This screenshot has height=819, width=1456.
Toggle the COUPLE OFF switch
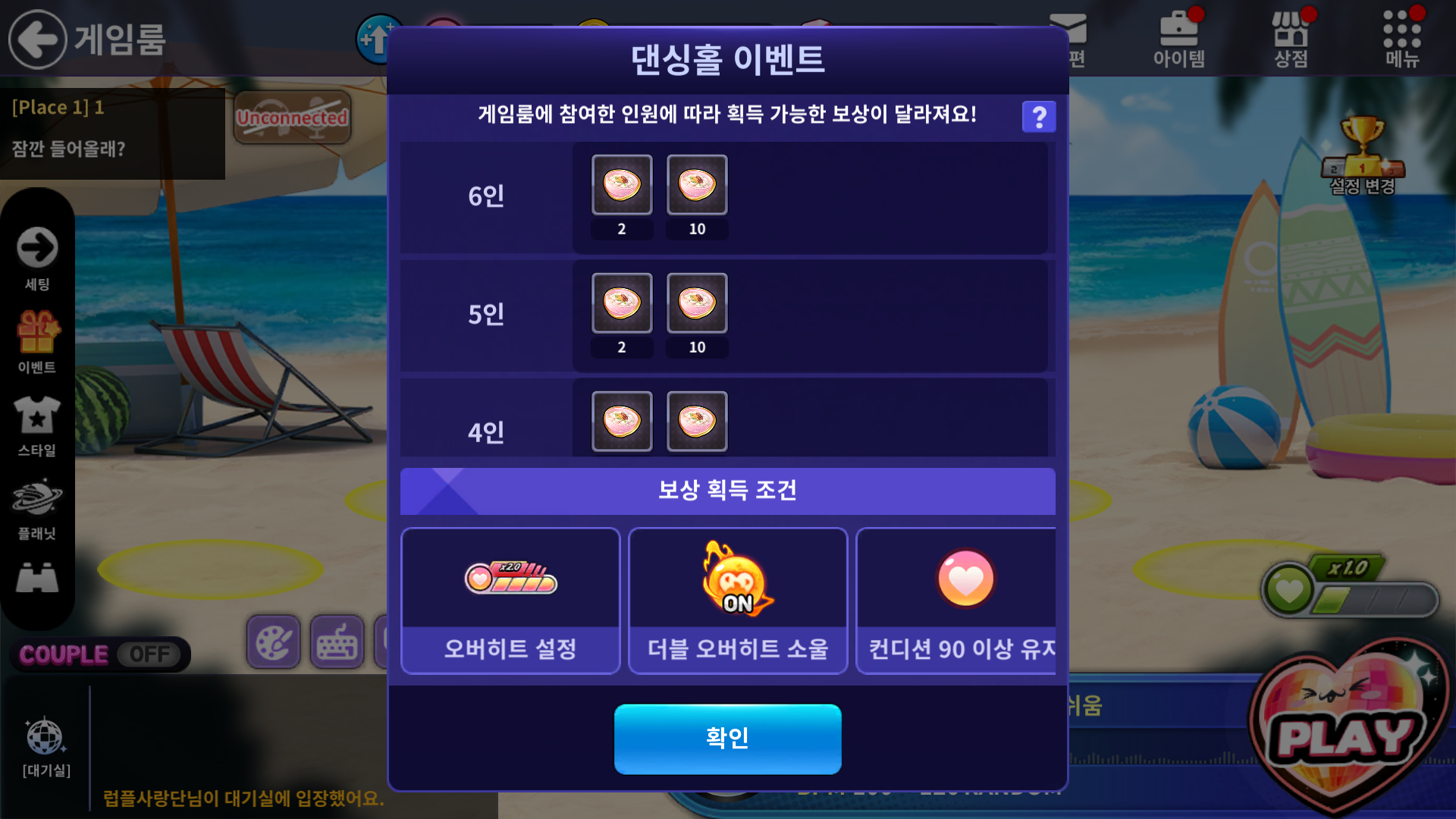click(100, 654)
